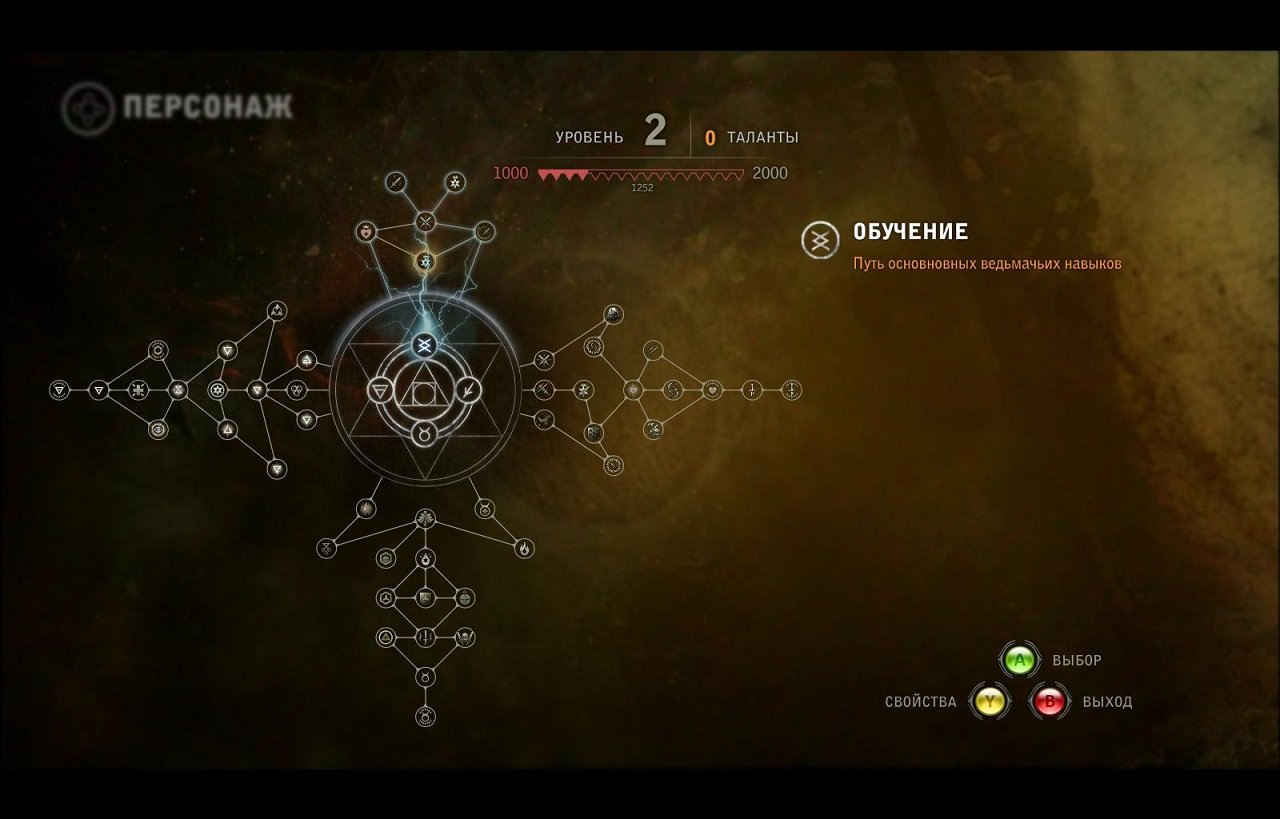The width and height of the screenshot is (1280, 819).
Task: Open the triangle Vigor symbol on the central circle
Action: [x=380, y=390]
